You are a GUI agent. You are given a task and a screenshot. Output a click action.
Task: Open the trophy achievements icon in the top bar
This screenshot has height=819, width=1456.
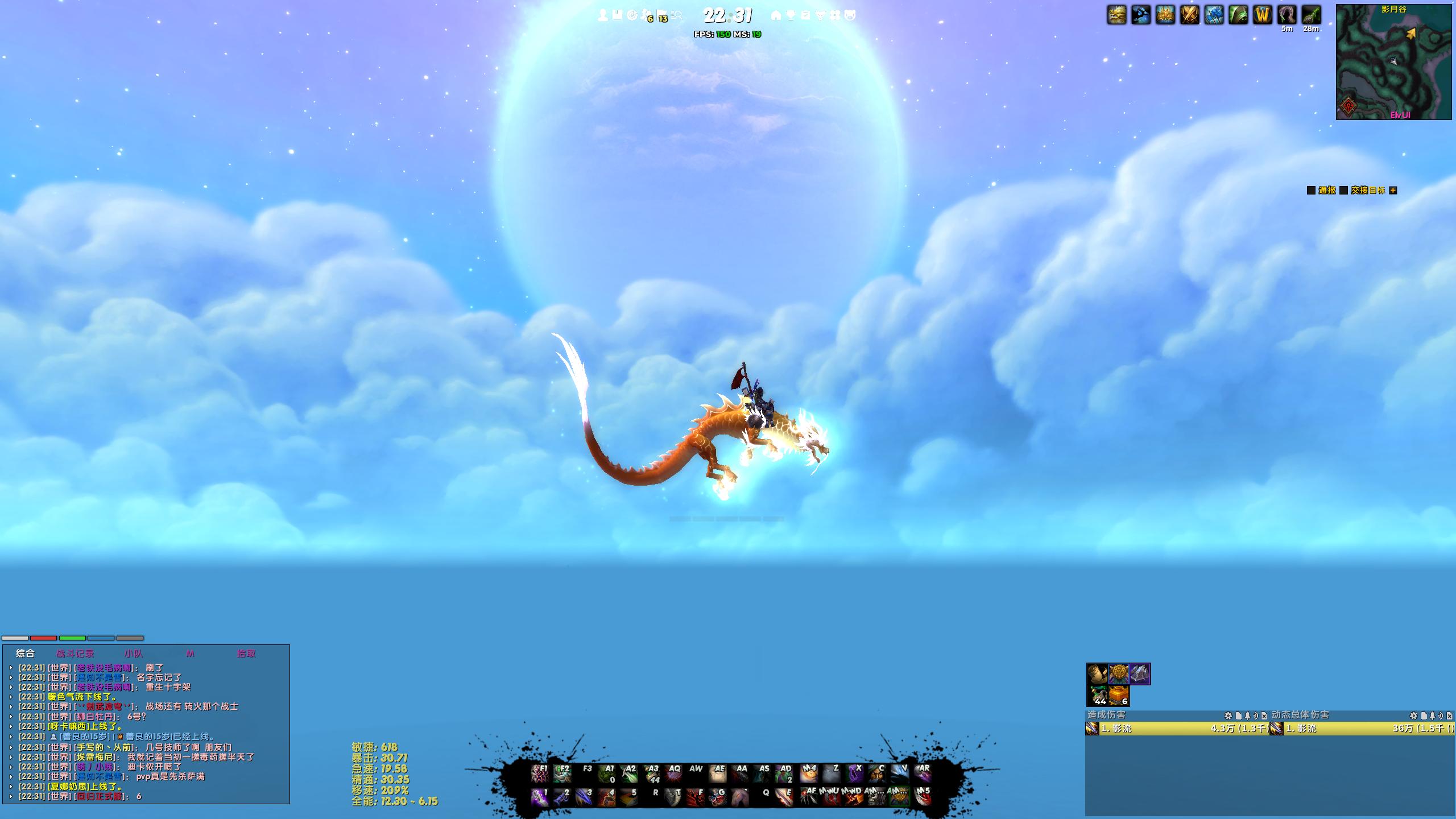[791, 15]
